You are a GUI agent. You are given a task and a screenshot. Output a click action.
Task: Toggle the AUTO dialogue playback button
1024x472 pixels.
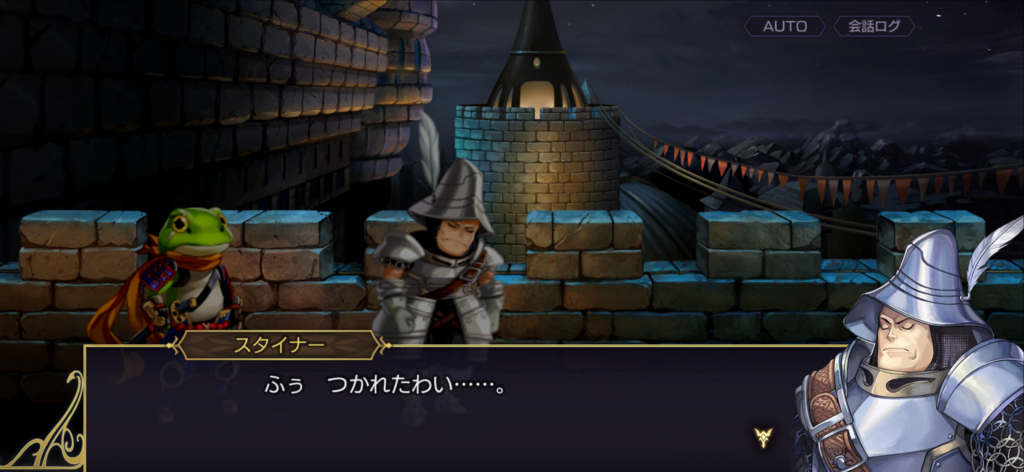(x=785, y=27)
